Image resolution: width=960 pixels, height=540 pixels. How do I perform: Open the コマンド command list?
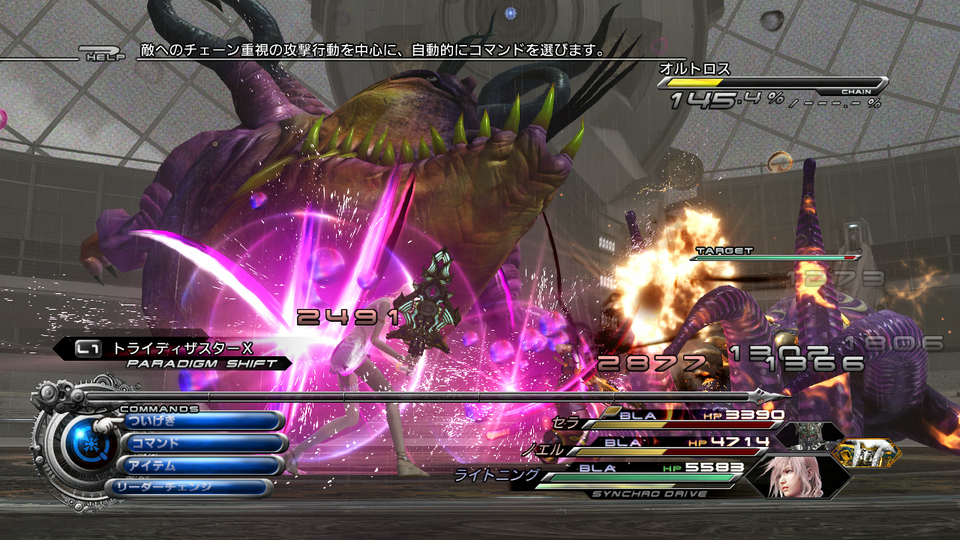pyautogui.click(x=203, y=443)
